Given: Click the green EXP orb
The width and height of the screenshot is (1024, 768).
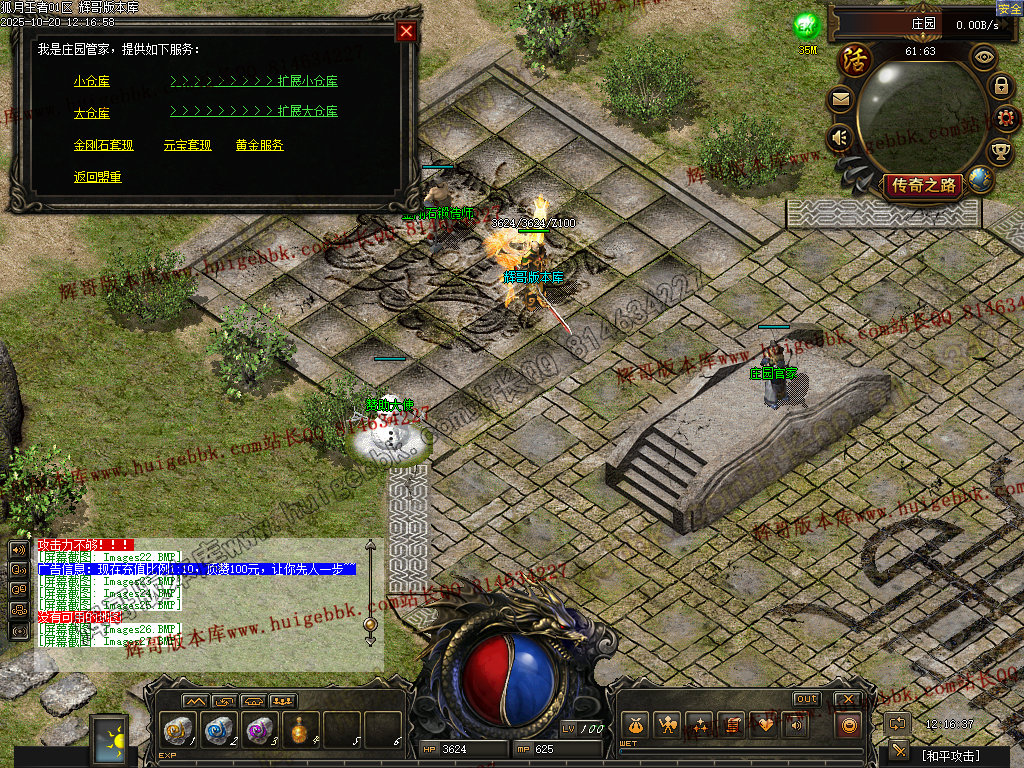Looking at the screenshot, I should click(806, 26).
